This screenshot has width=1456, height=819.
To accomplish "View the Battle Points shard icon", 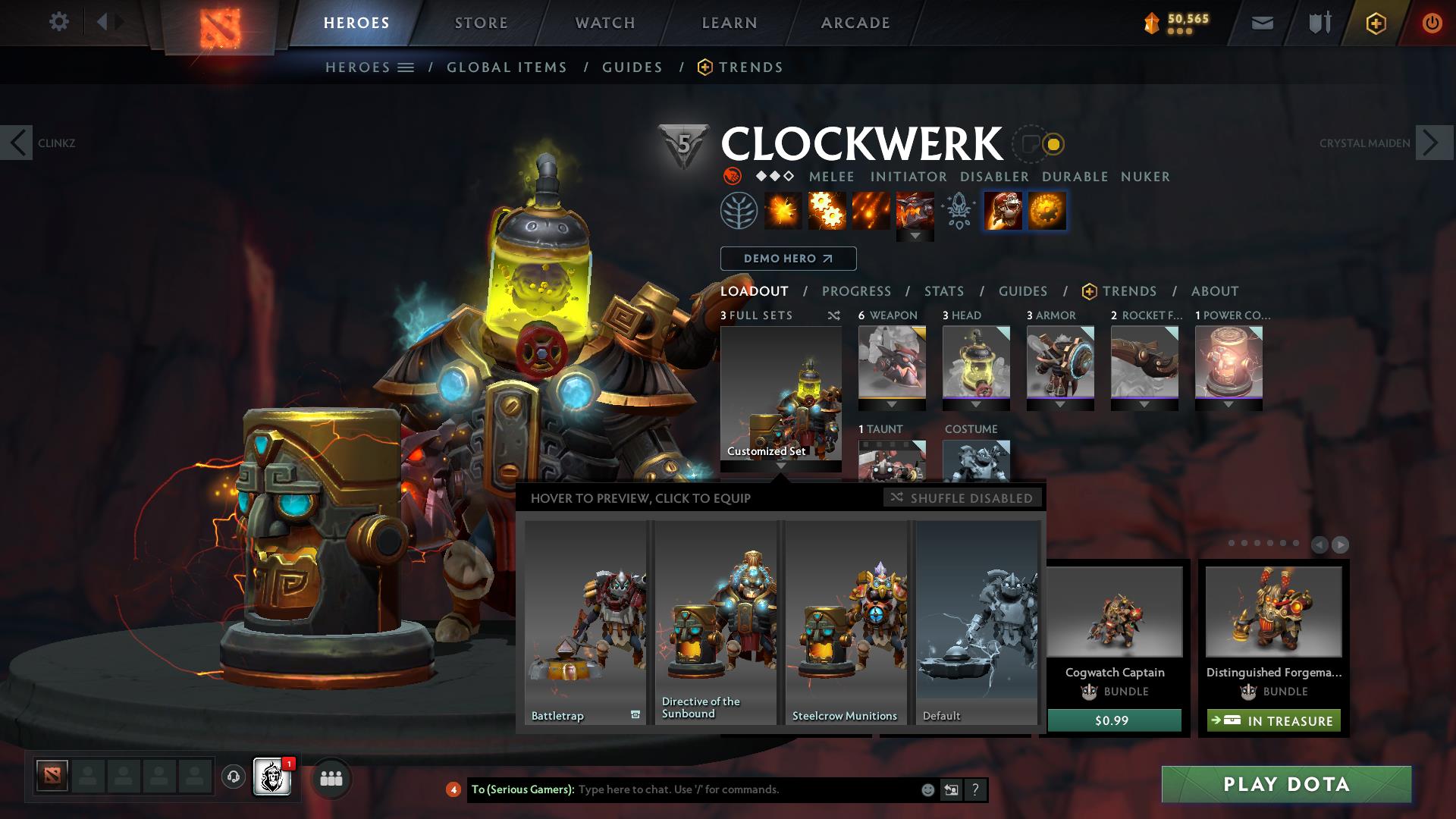I will 1151,22.
